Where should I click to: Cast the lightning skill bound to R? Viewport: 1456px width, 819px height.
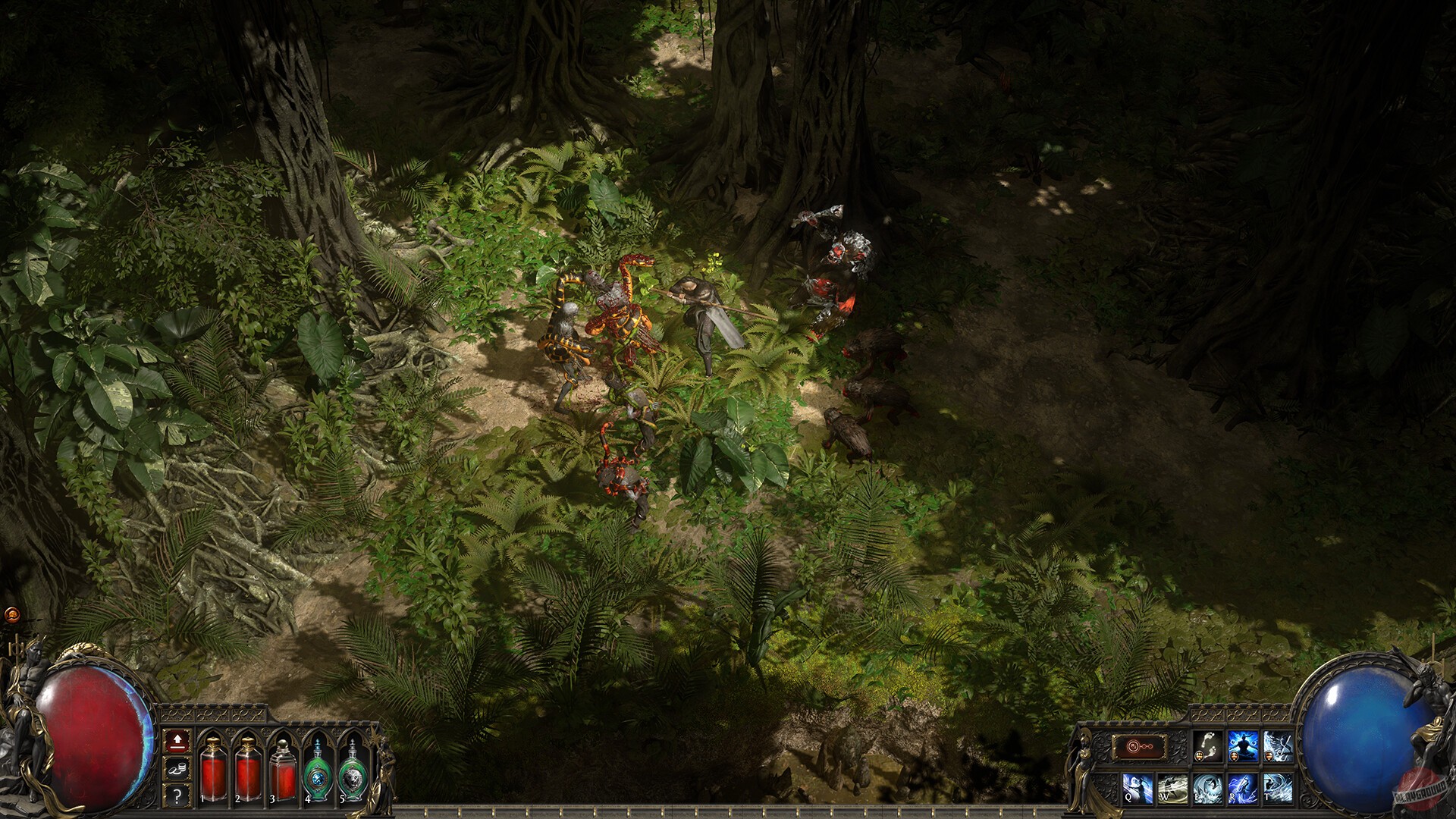click(x=1242, y=790)
